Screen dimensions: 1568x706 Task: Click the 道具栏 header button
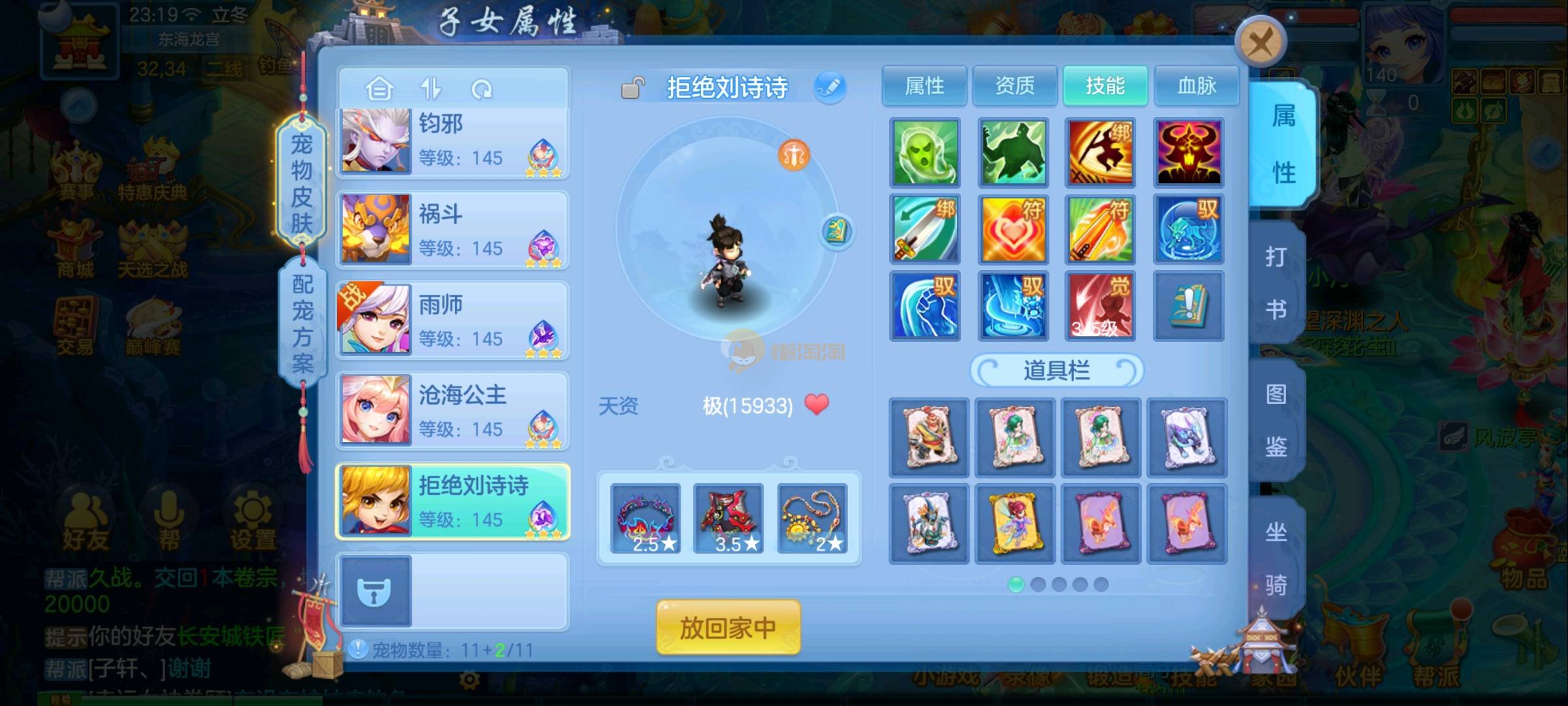point(1056,371)
